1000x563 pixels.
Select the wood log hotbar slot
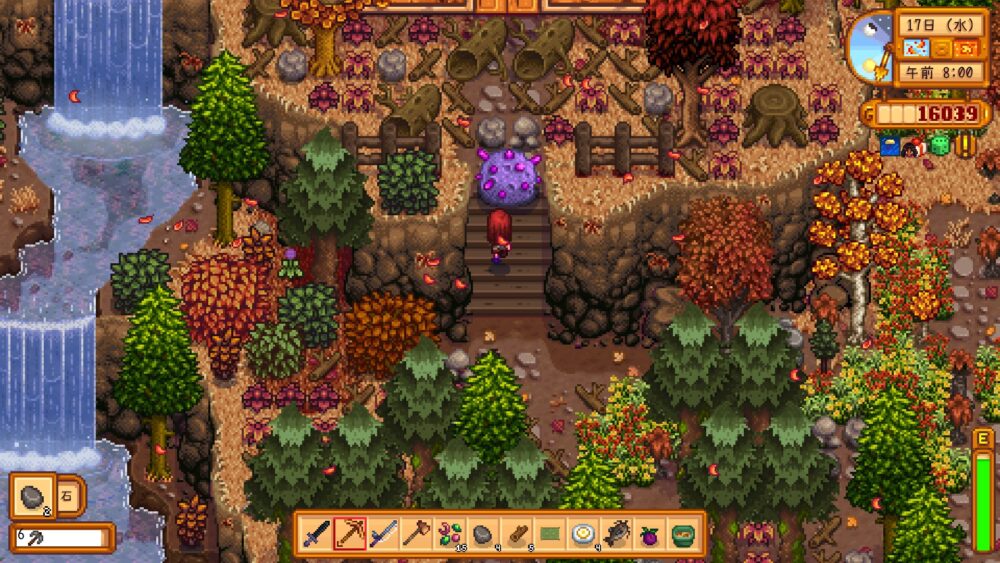click(516, 534)
